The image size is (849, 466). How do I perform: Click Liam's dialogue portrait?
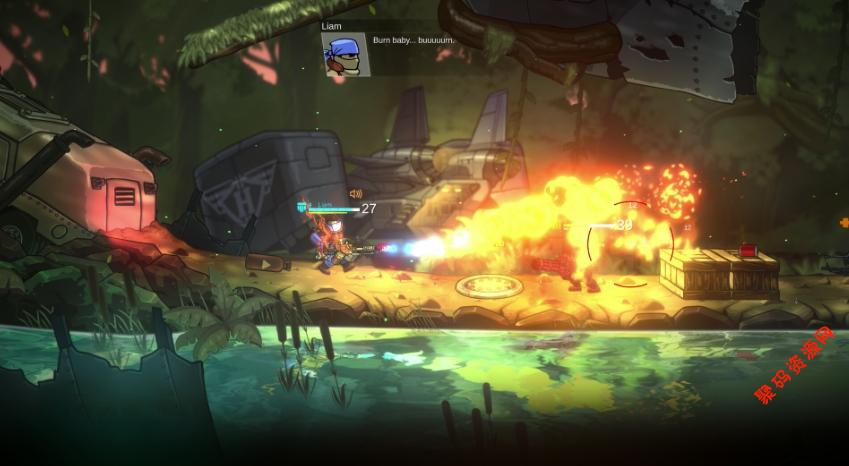345,54
